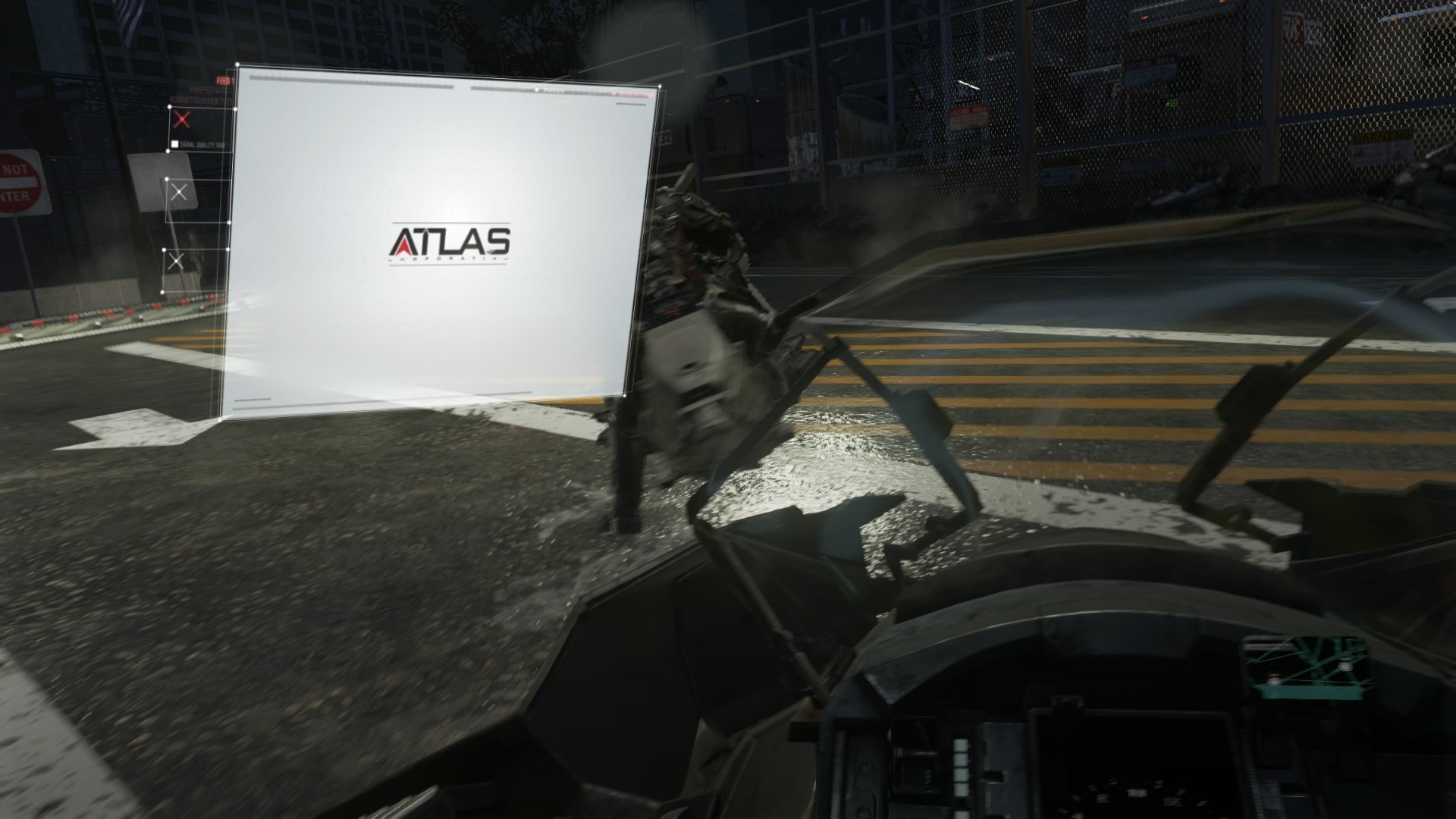
Task: Select the red X feed marker
Action: click(x=180, y=119)
